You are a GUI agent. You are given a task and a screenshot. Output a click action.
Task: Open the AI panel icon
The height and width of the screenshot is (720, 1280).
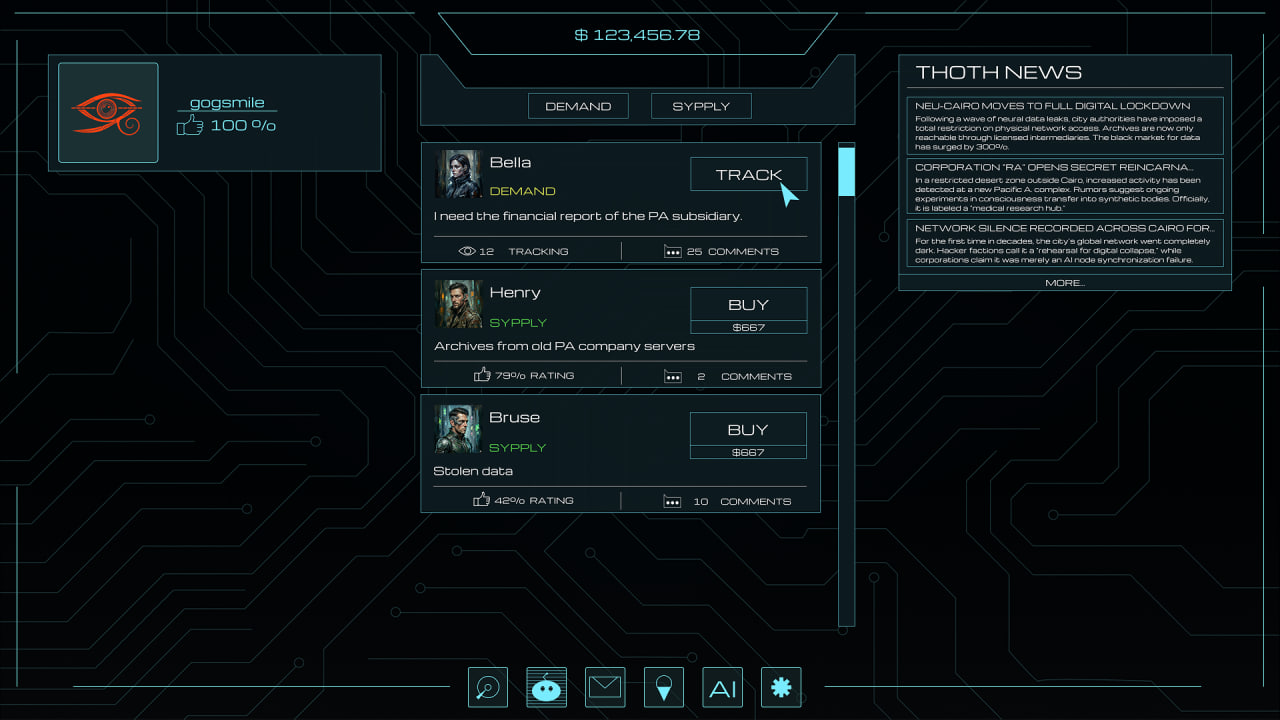(722, 687)
